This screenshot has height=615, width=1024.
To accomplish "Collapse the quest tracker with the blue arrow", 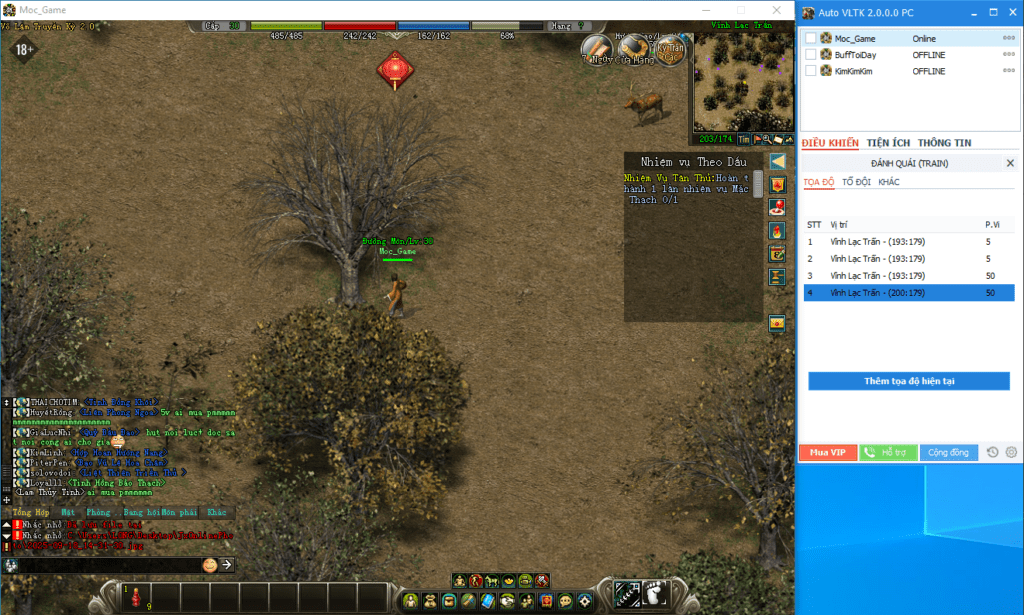I will (777, 161).
